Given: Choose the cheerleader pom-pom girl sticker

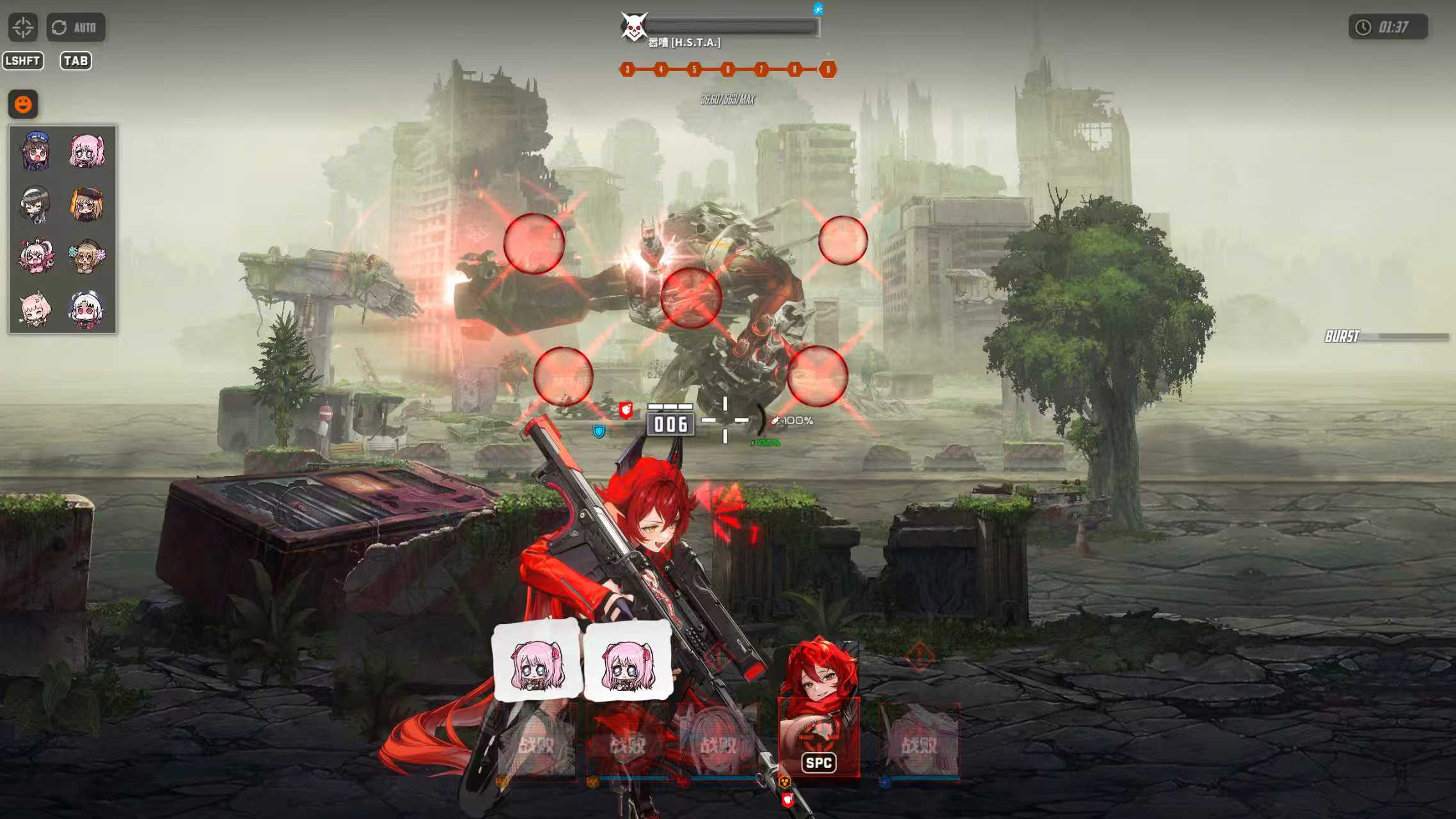Looking at the screenshot, I should coord(87,257).
